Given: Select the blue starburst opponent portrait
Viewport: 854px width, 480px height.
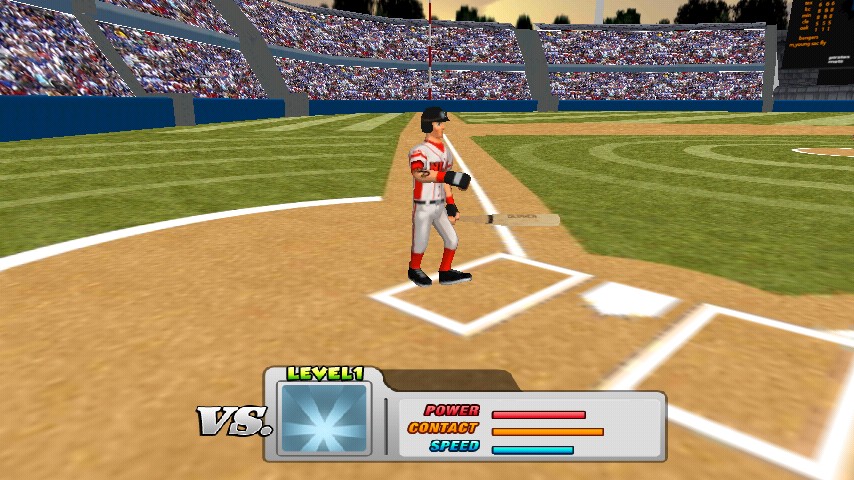Looking at the screenshot, I should point(324,419).
